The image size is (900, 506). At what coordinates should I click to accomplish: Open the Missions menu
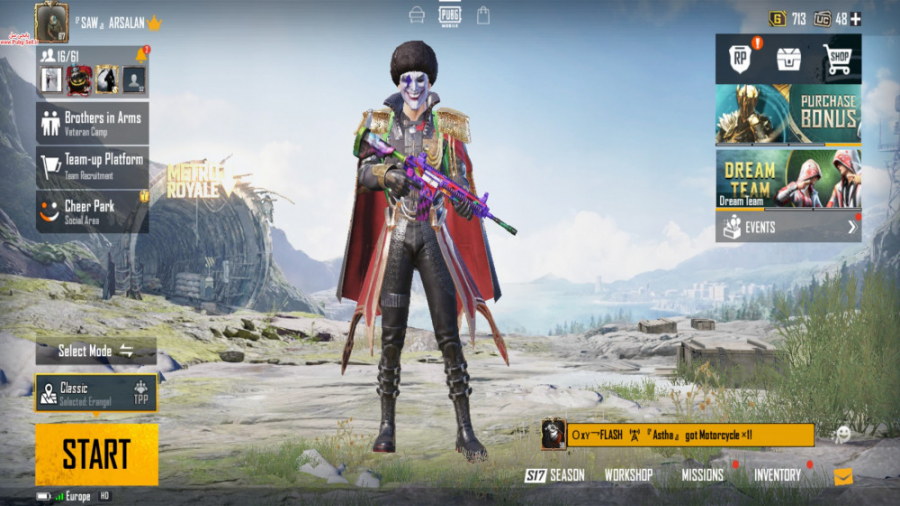click(703, 475)
